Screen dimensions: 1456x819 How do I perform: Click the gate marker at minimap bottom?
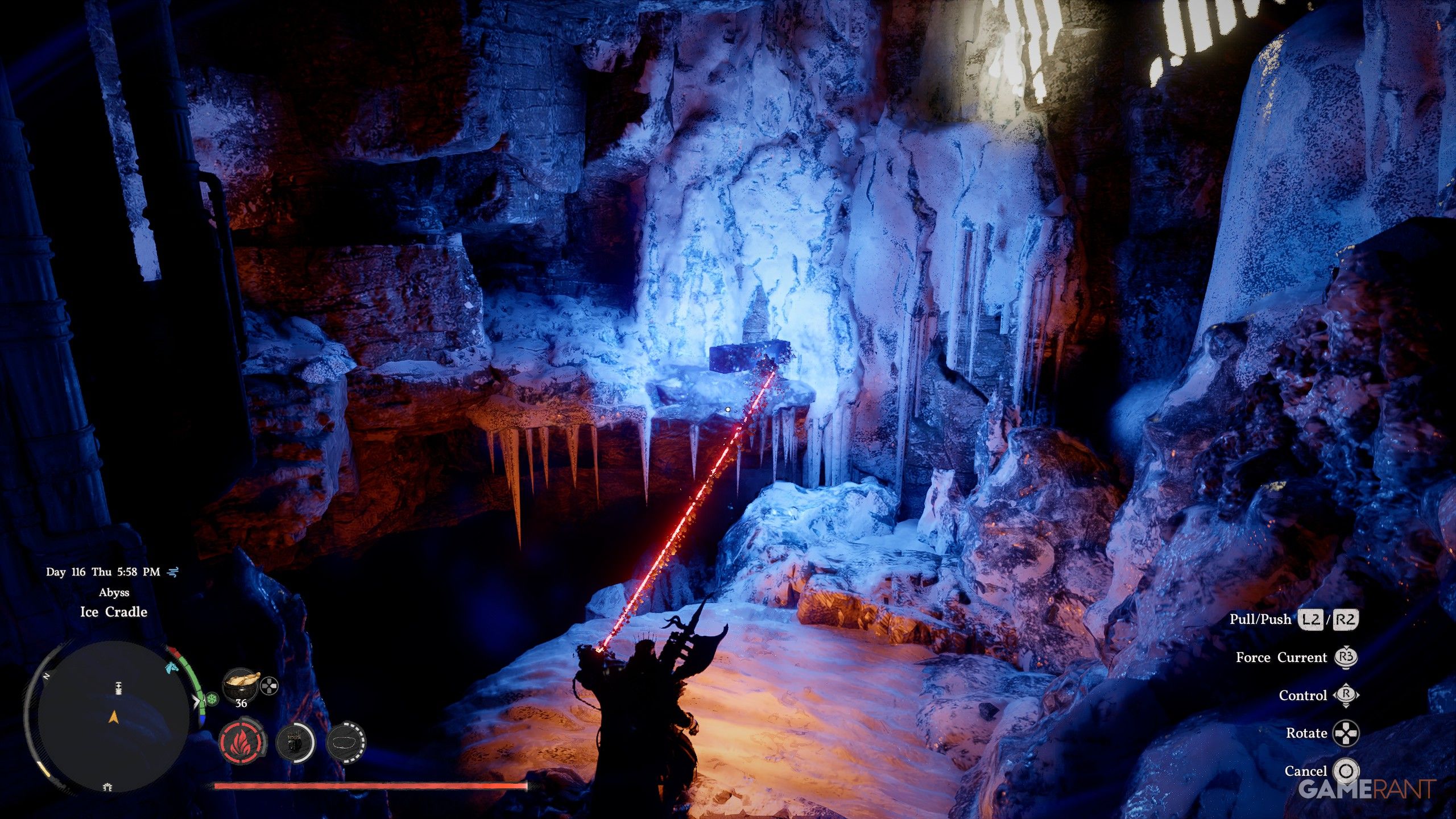point(107,787)
